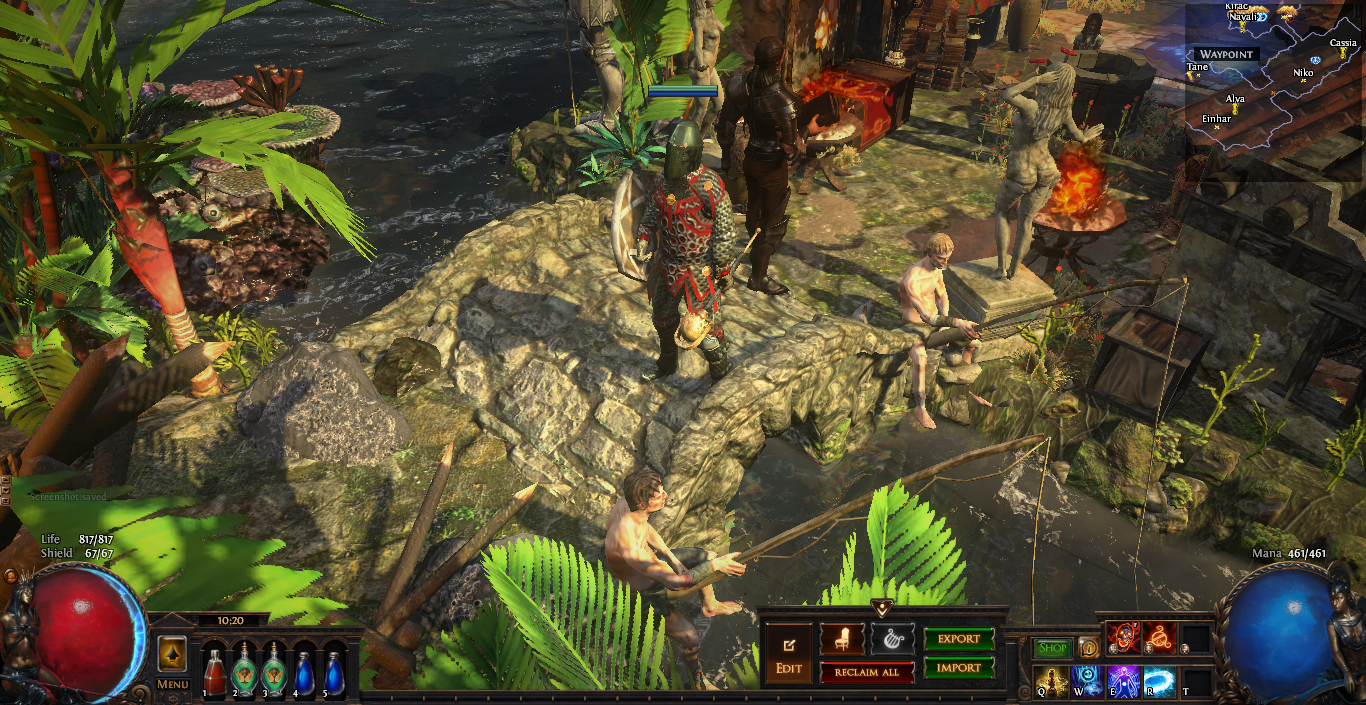Activate the blue skill bound to W
The width and height of the screenshot is (1366, 705).
[x=1088, y=682]
